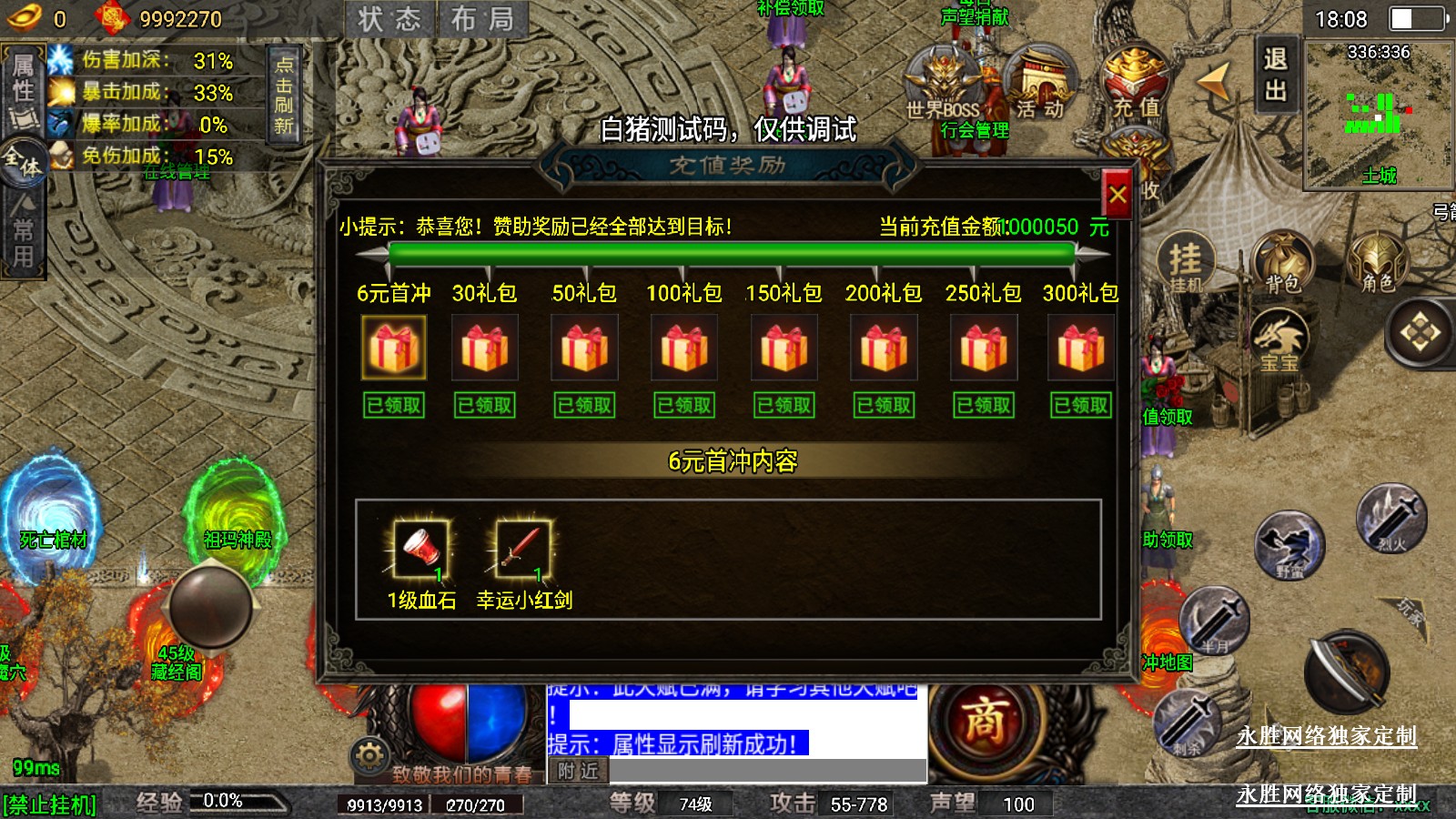Image resolution: width=1456 pixels, height=819 pixels.
Task: Switch to the 状态 tab
Action: pos(389,19)
